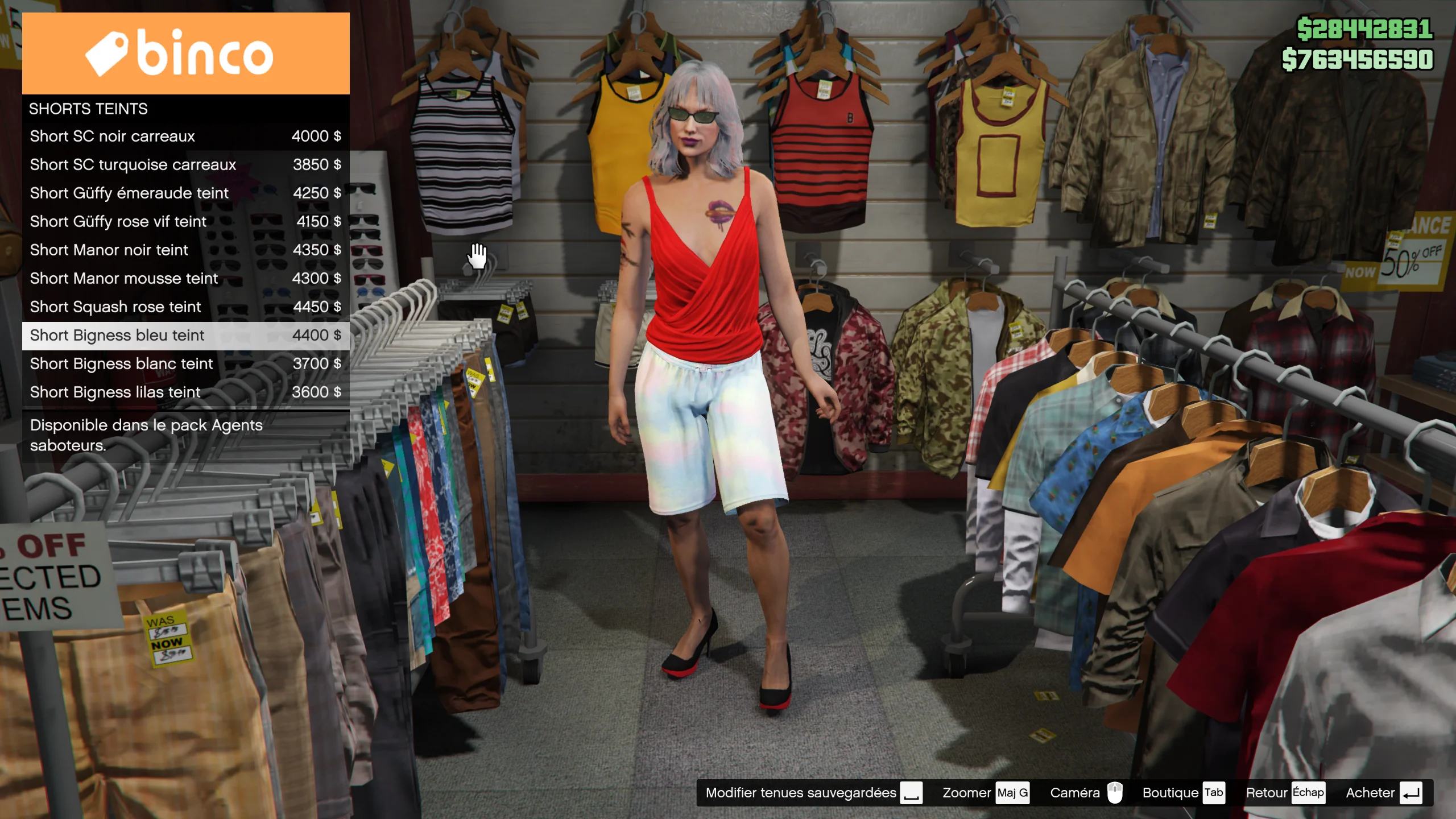The image size is (1456, 819).
Task: Choose Short Manor noir teint
Action: 185,250
